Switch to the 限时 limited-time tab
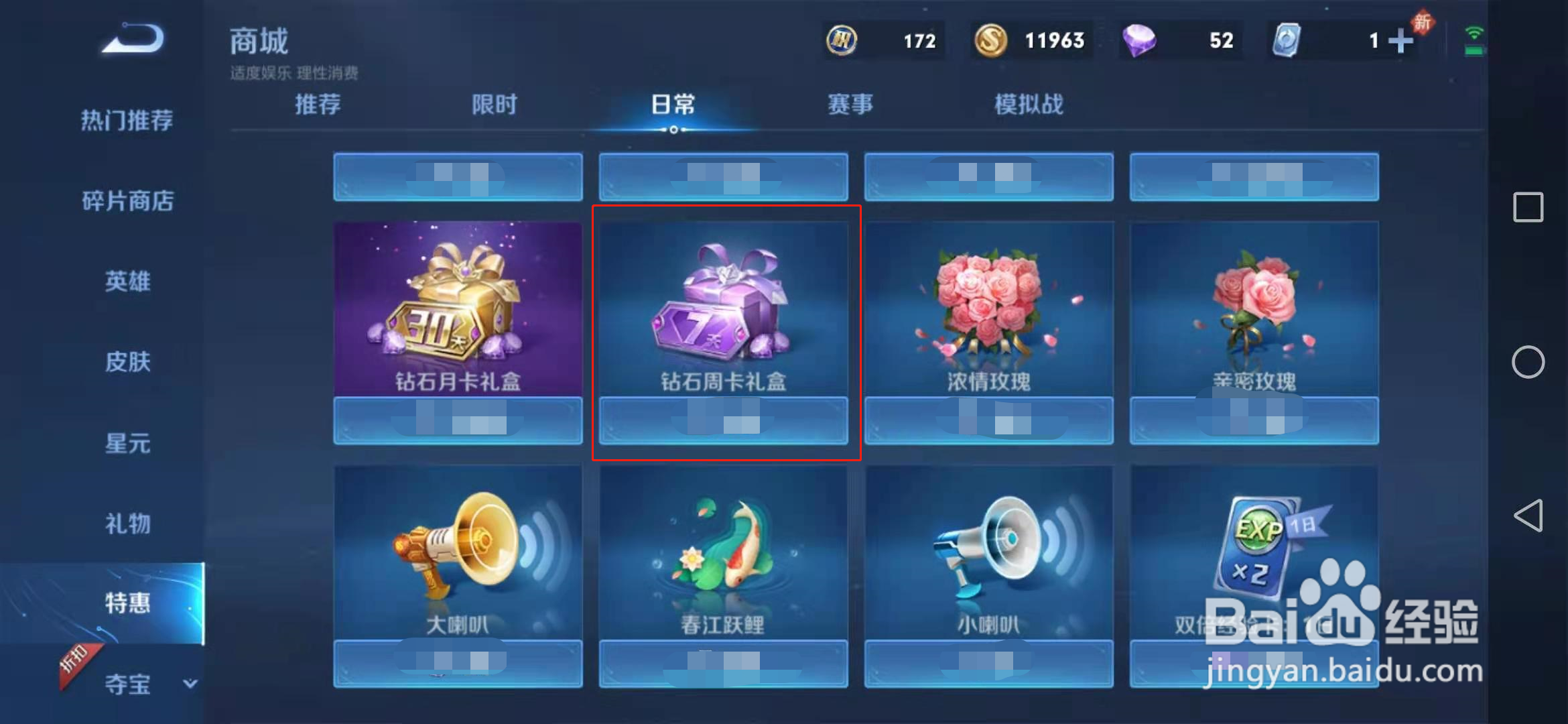Screen dimensions: 1568x724 coord(495,105)
